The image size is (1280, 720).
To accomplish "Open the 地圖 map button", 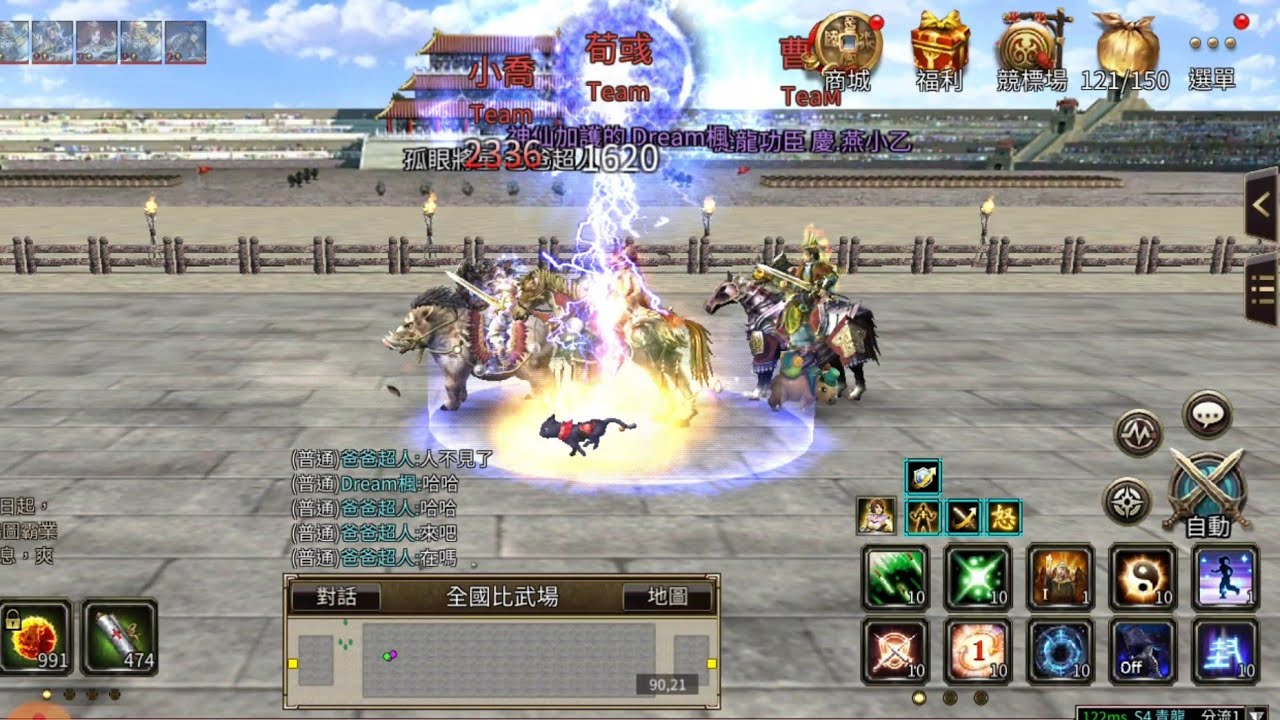I will point(667,597).
